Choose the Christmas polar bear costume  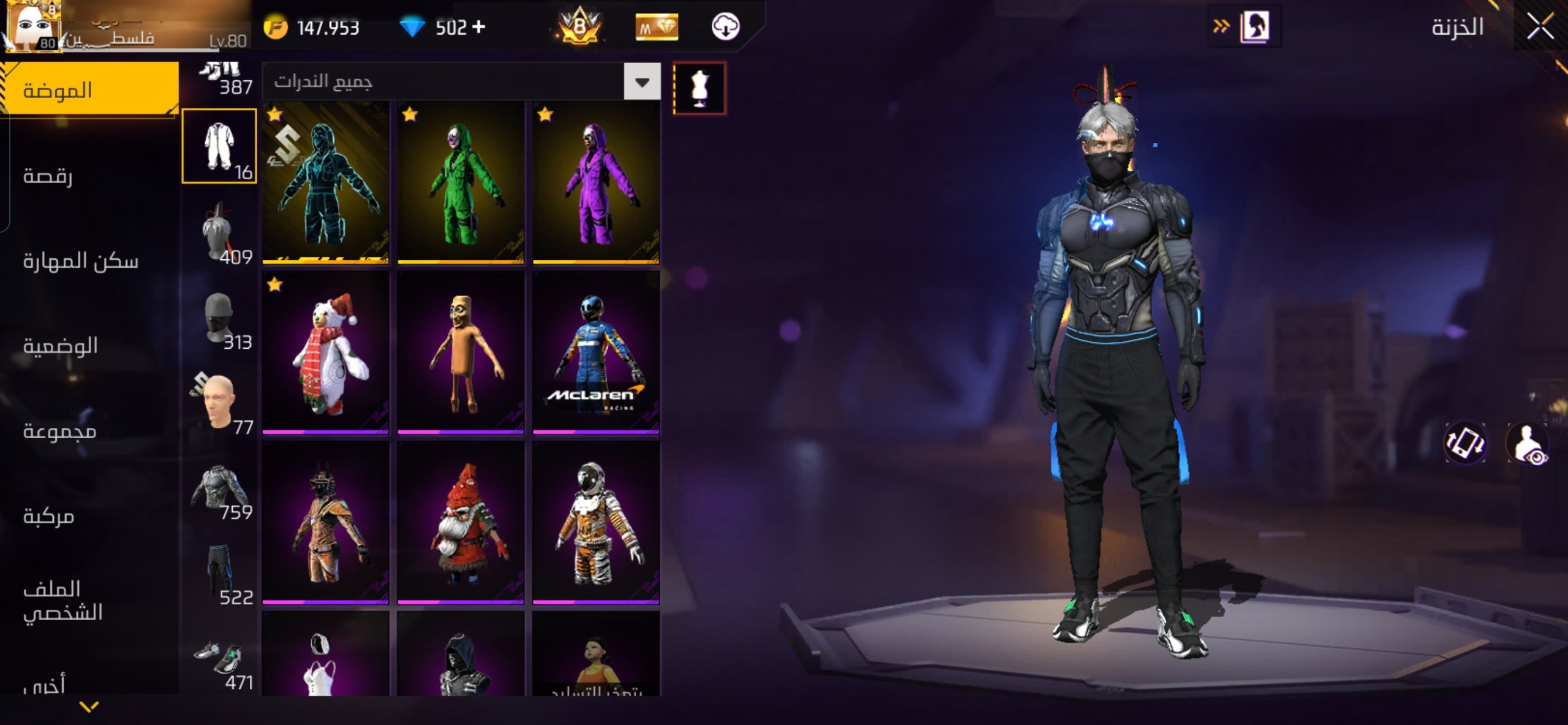326,353
